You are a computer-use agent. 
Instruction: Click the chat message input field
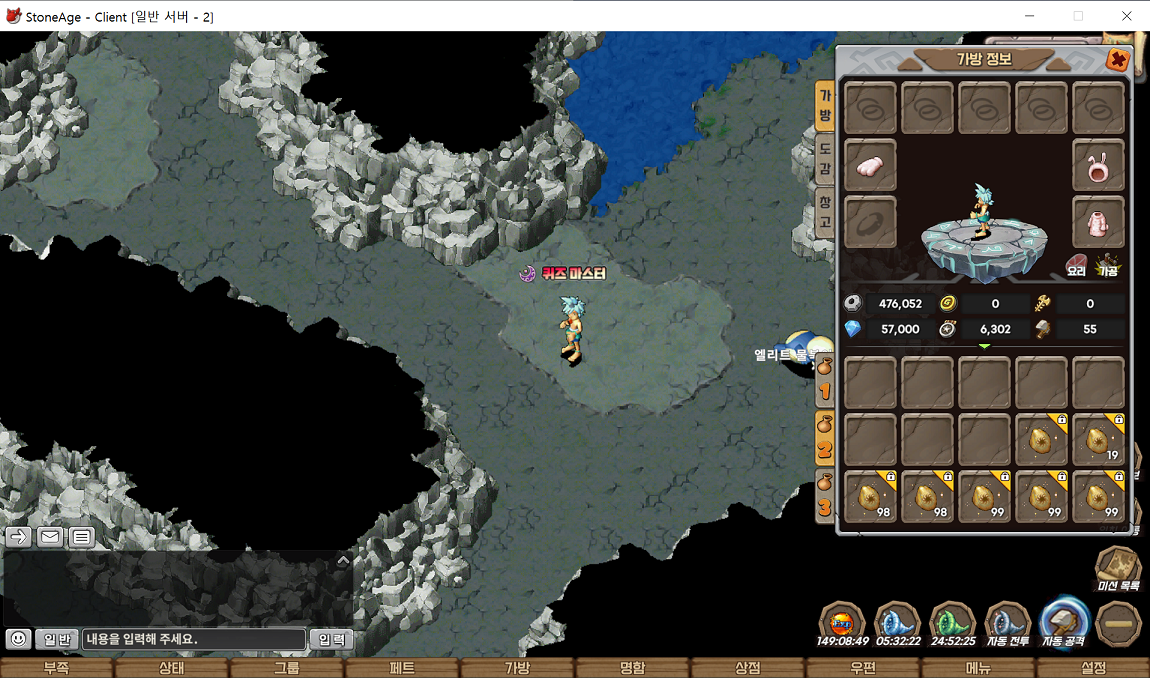pos(193,639)
